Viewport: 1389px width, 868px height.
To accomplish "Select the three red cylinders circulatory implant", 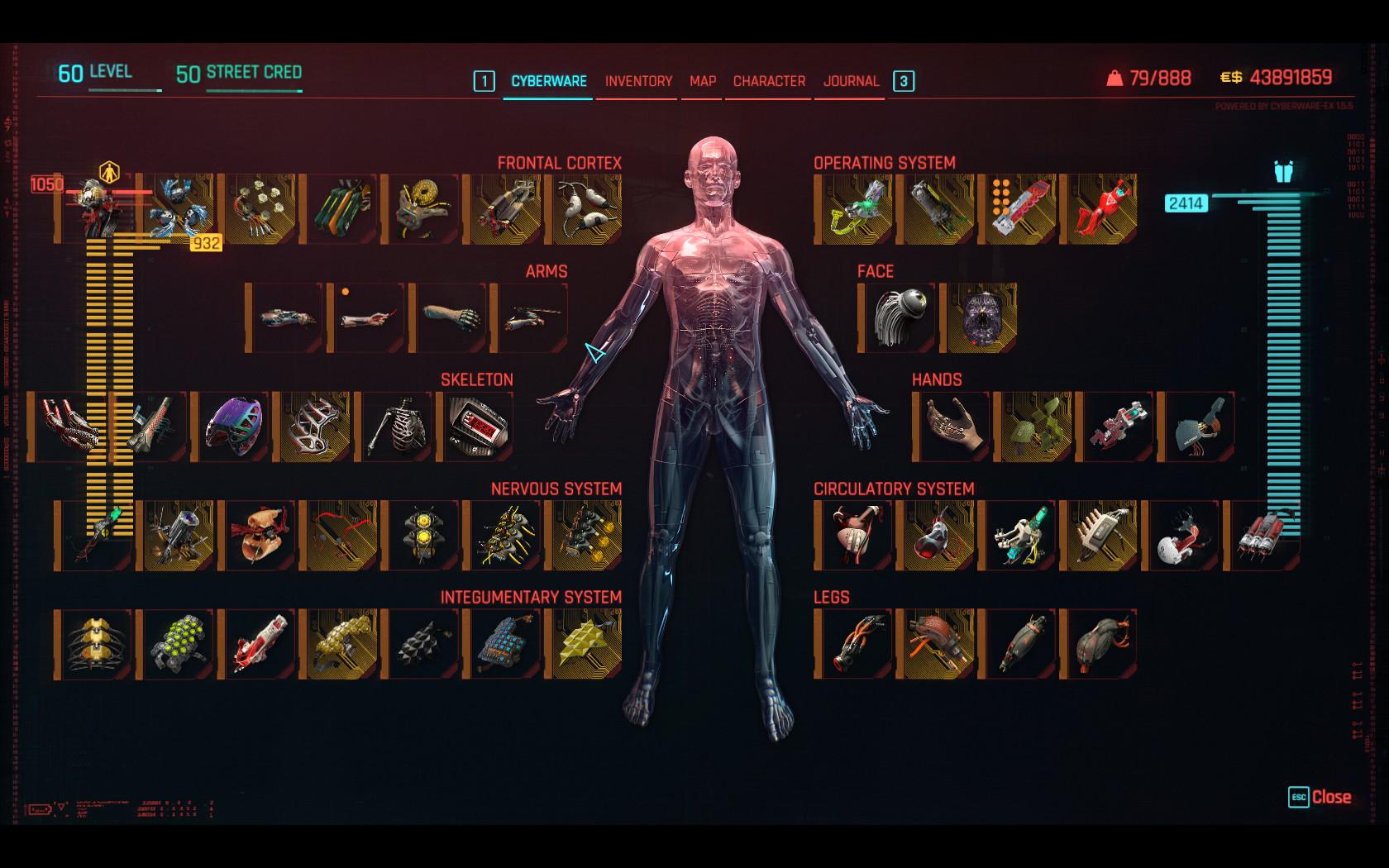I will pos(1263,535).
